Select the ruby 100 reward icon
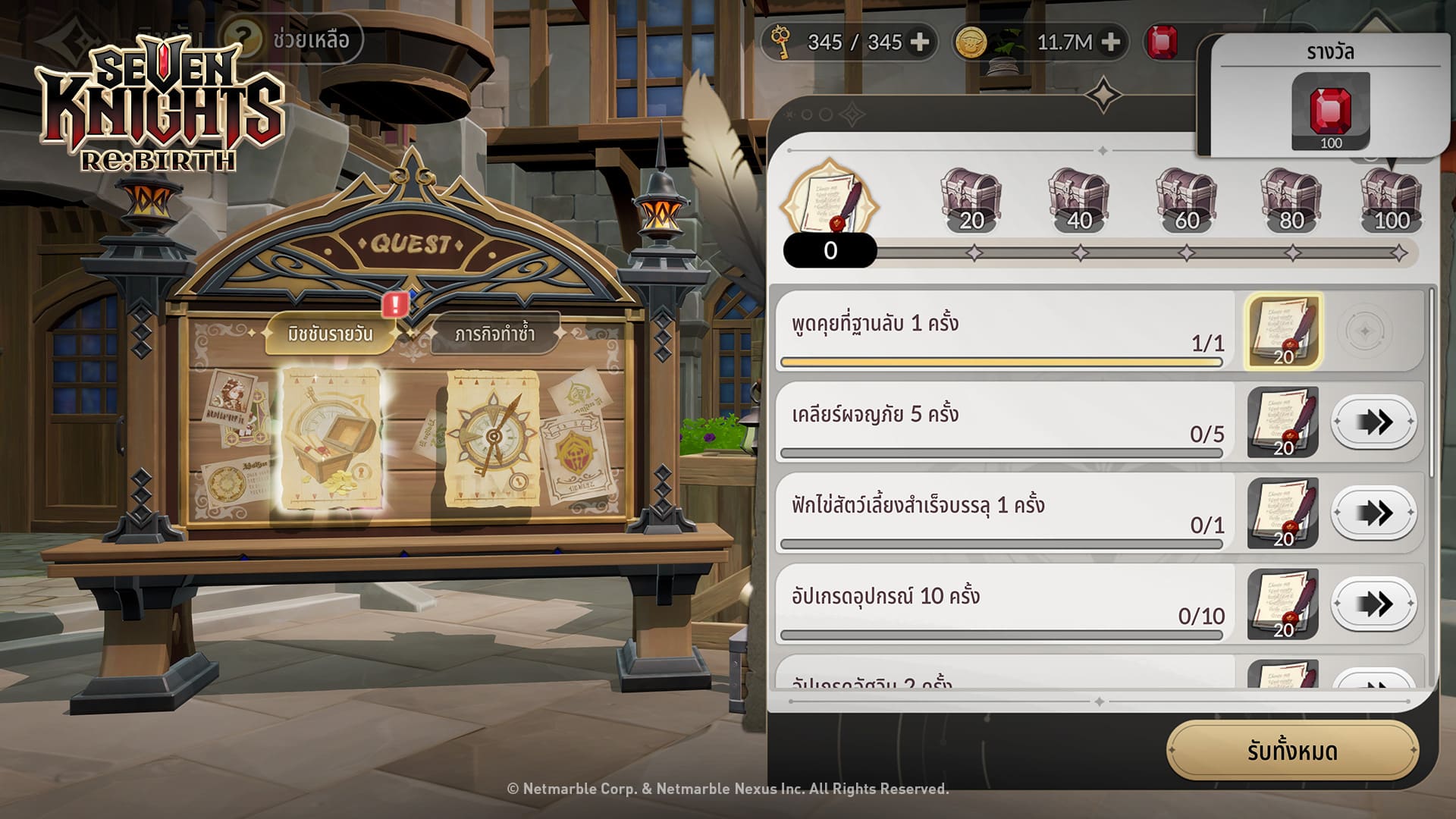The width and height of the screenshot is (1456, 819). point(1330,111)
